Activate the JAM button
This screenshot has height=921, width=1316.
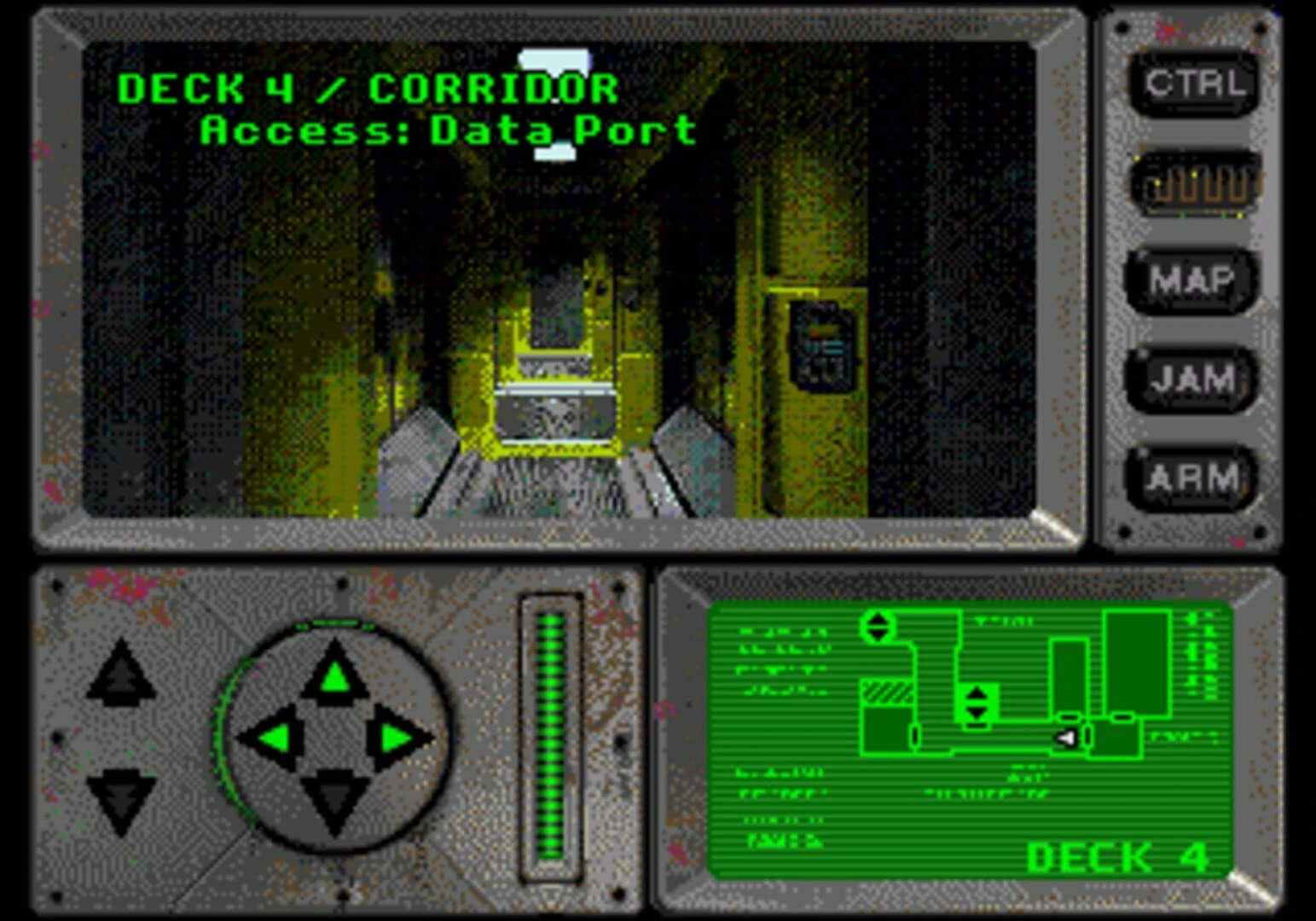point(1192,380)
